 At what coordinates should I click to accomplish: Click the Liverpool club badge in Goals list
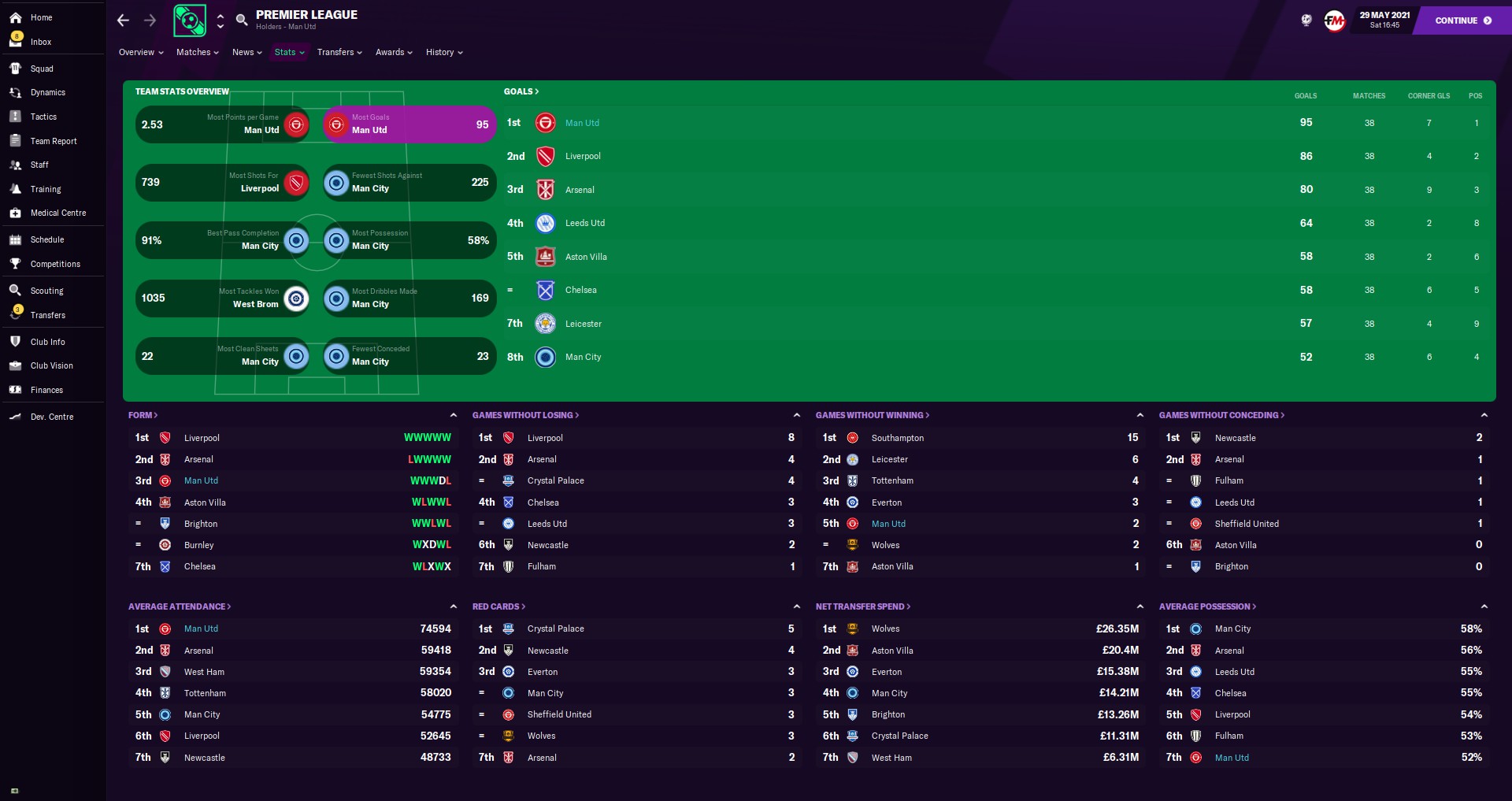[545, 156]
